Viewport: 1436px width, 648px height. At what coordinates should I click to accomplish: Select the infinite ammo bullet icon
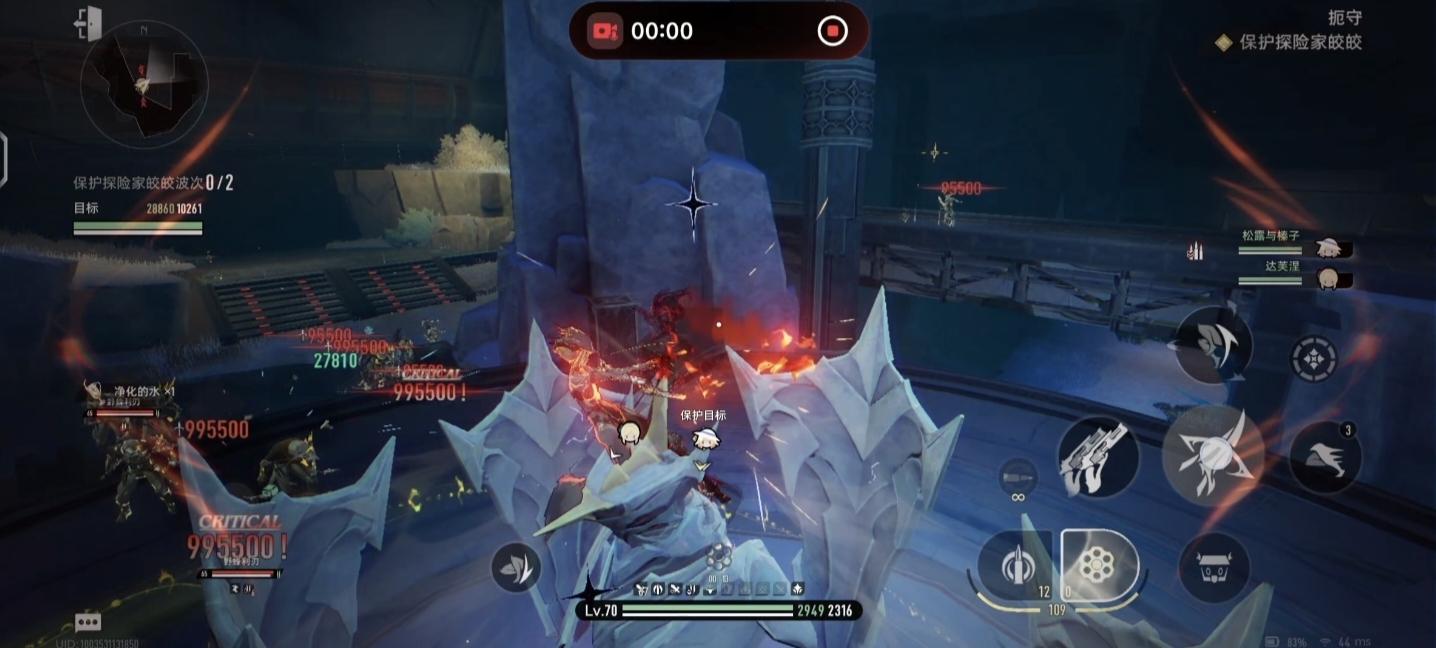tap(1018, 477)
